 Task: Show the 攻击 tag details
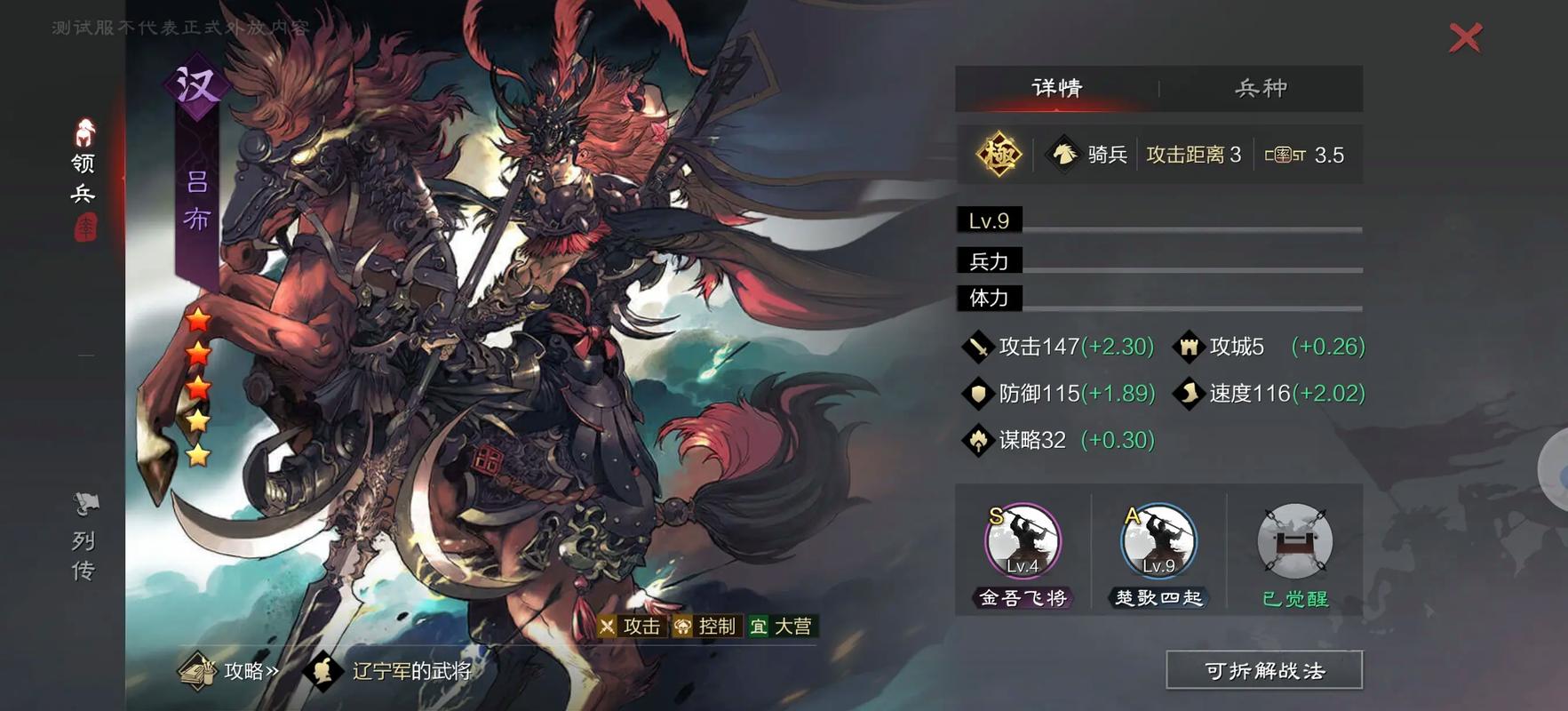(631, 627)
